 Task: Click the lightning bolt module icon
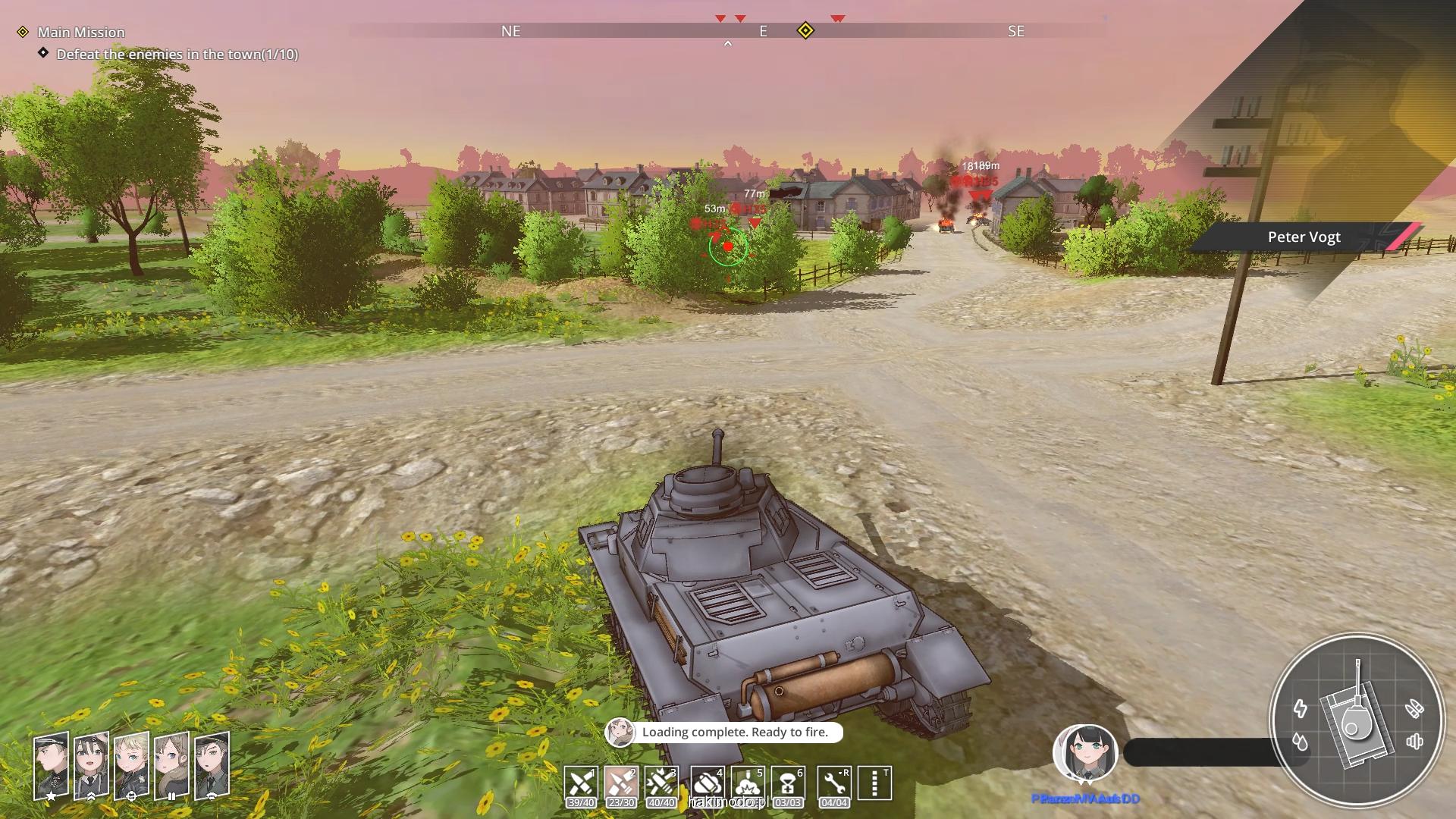1301,709
